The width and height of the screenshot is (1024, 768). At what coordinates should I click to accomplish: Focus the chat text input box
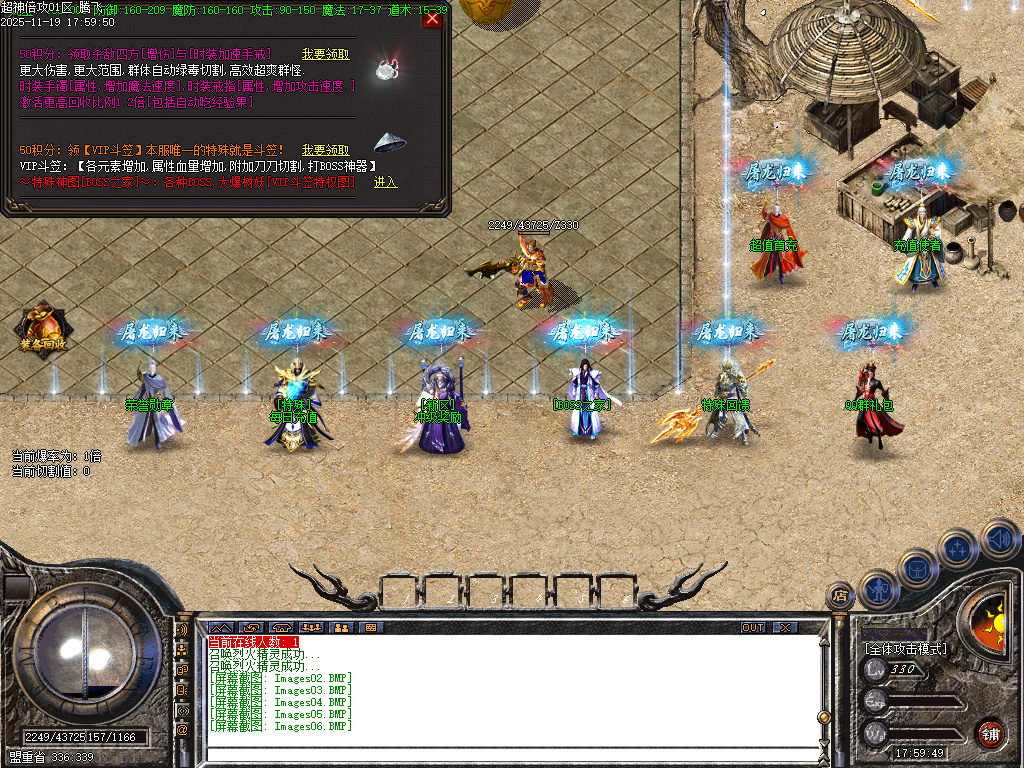[510, 753]
